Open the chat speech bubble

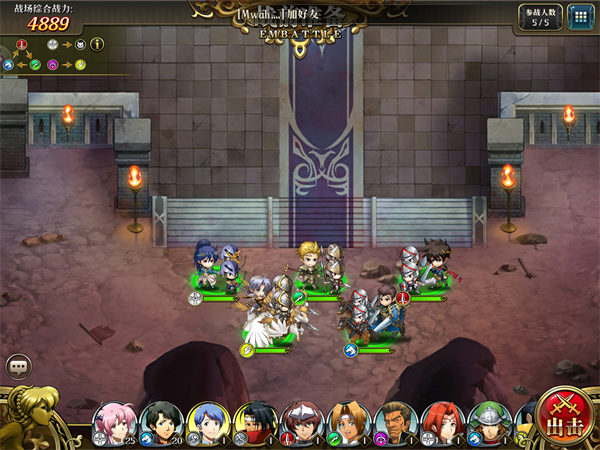[18, 367]
